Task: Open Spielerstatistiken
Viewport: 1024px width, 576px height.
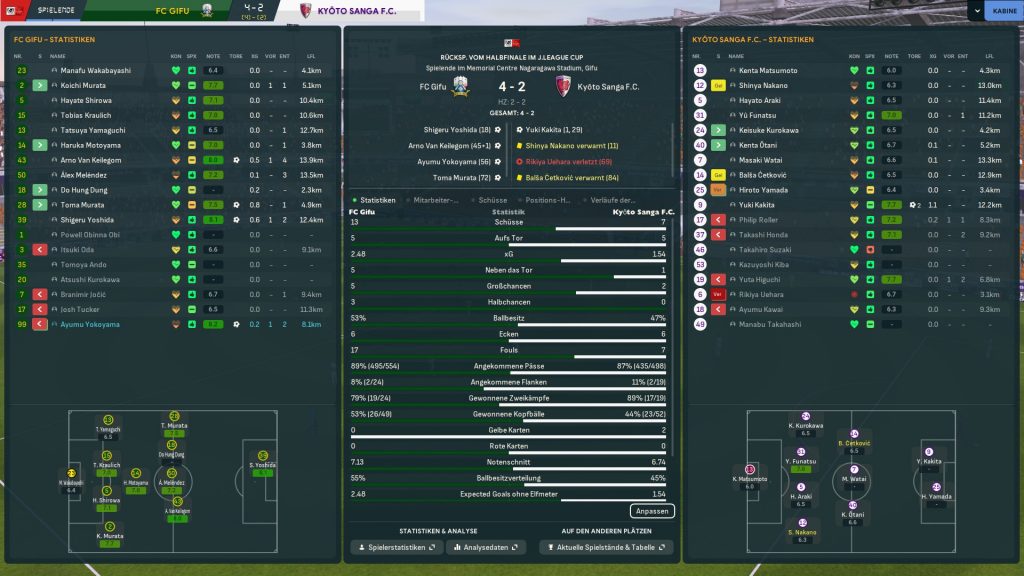Action: pyautogui.click(x=395, y=547)
